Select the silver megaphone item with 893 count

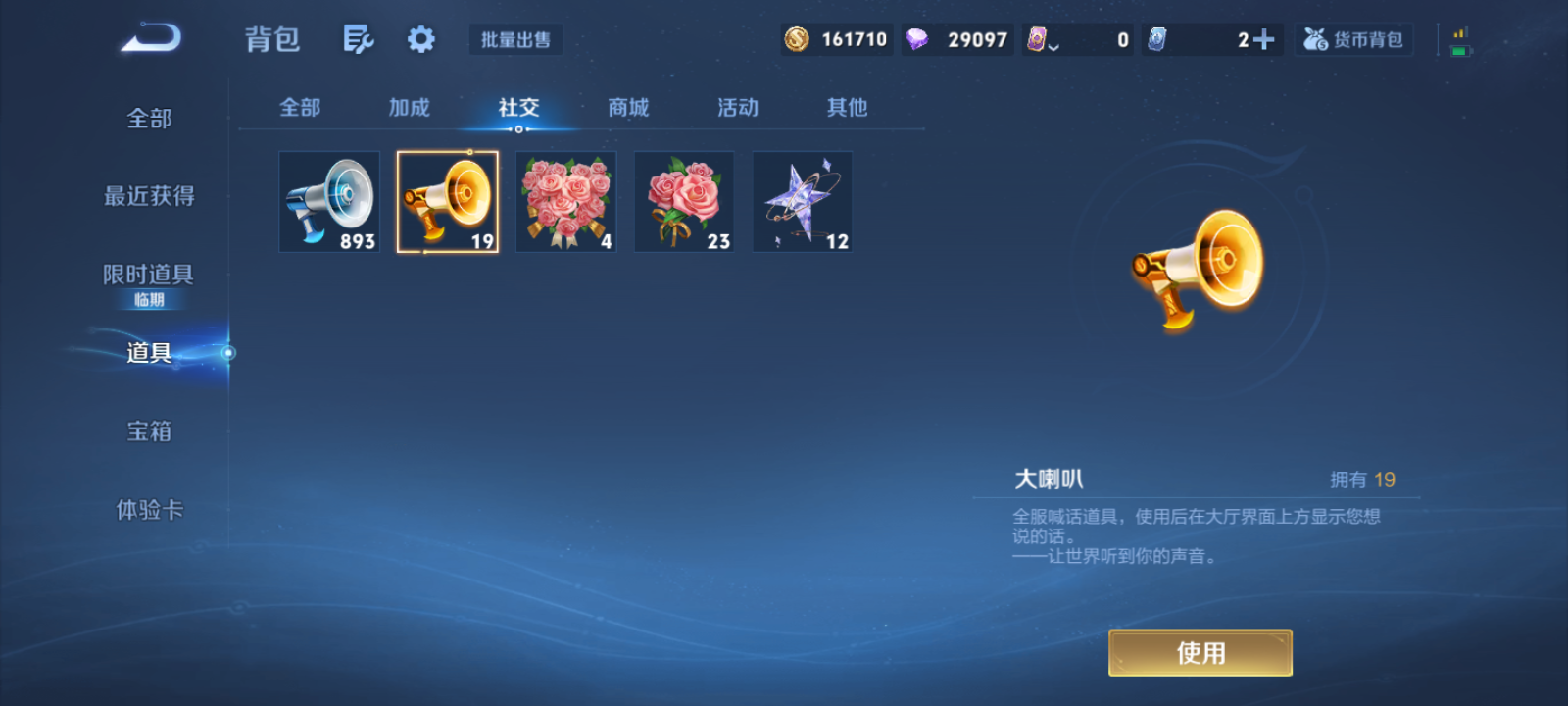(329, 201)
